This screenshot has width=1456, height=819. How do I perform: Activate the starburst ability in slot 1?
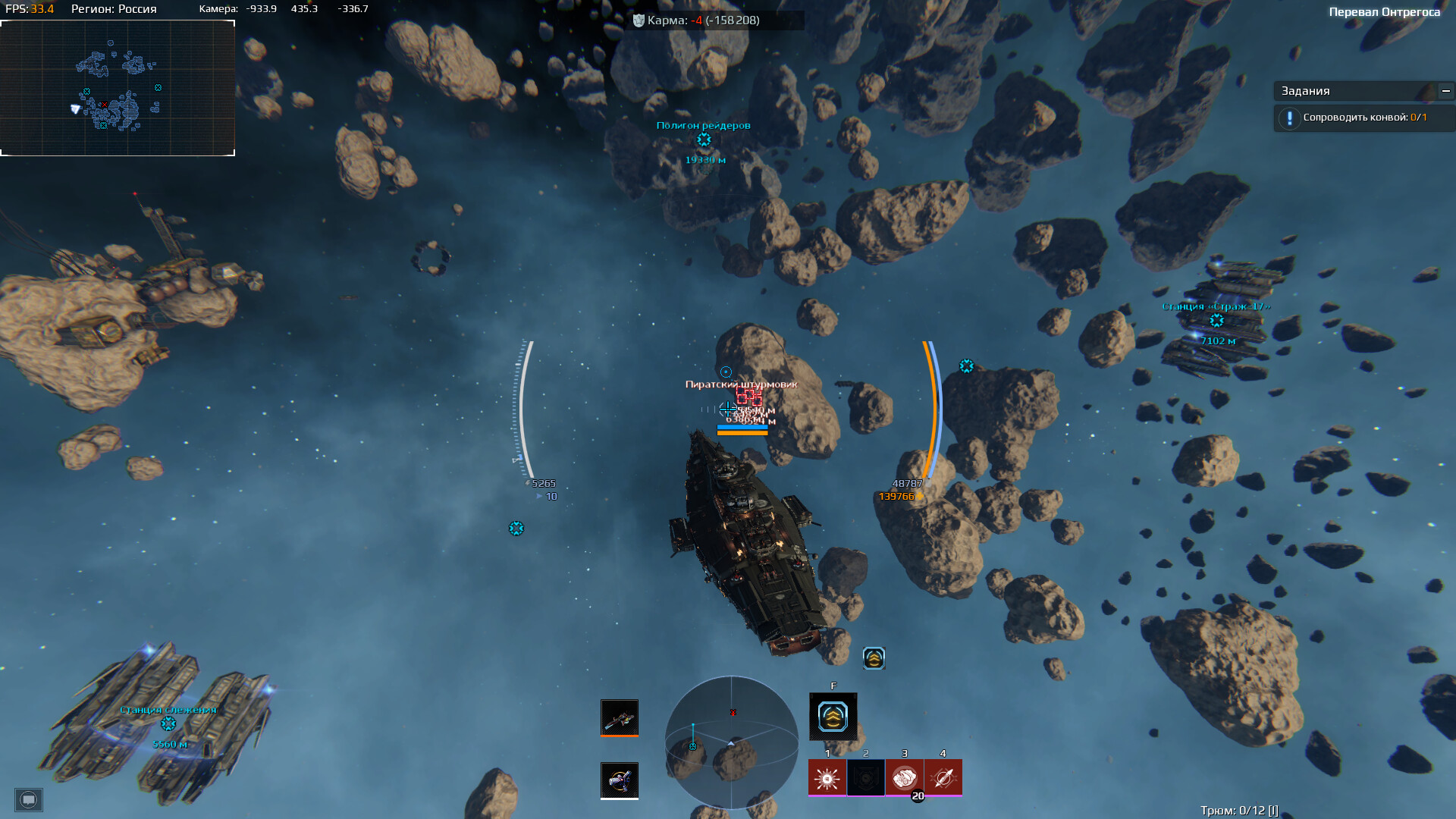pos(827,778)
